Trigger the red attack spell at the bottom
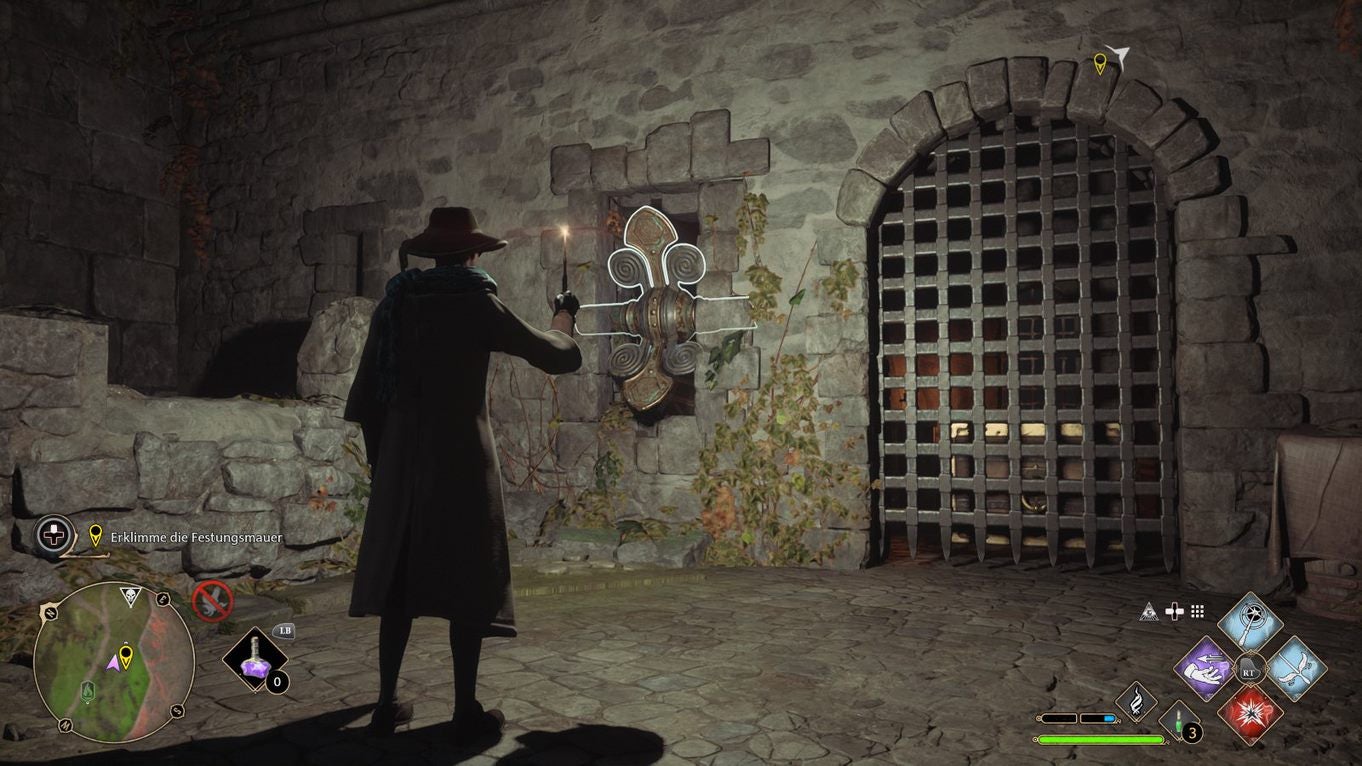This screenshot has height=766, width=1362. pos(1253,716)
